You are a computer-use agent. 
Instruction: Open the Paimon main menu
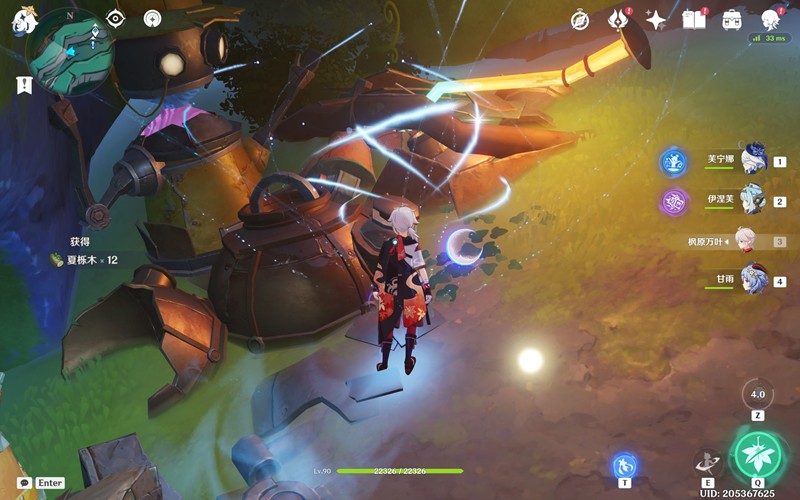coord(24,20)
